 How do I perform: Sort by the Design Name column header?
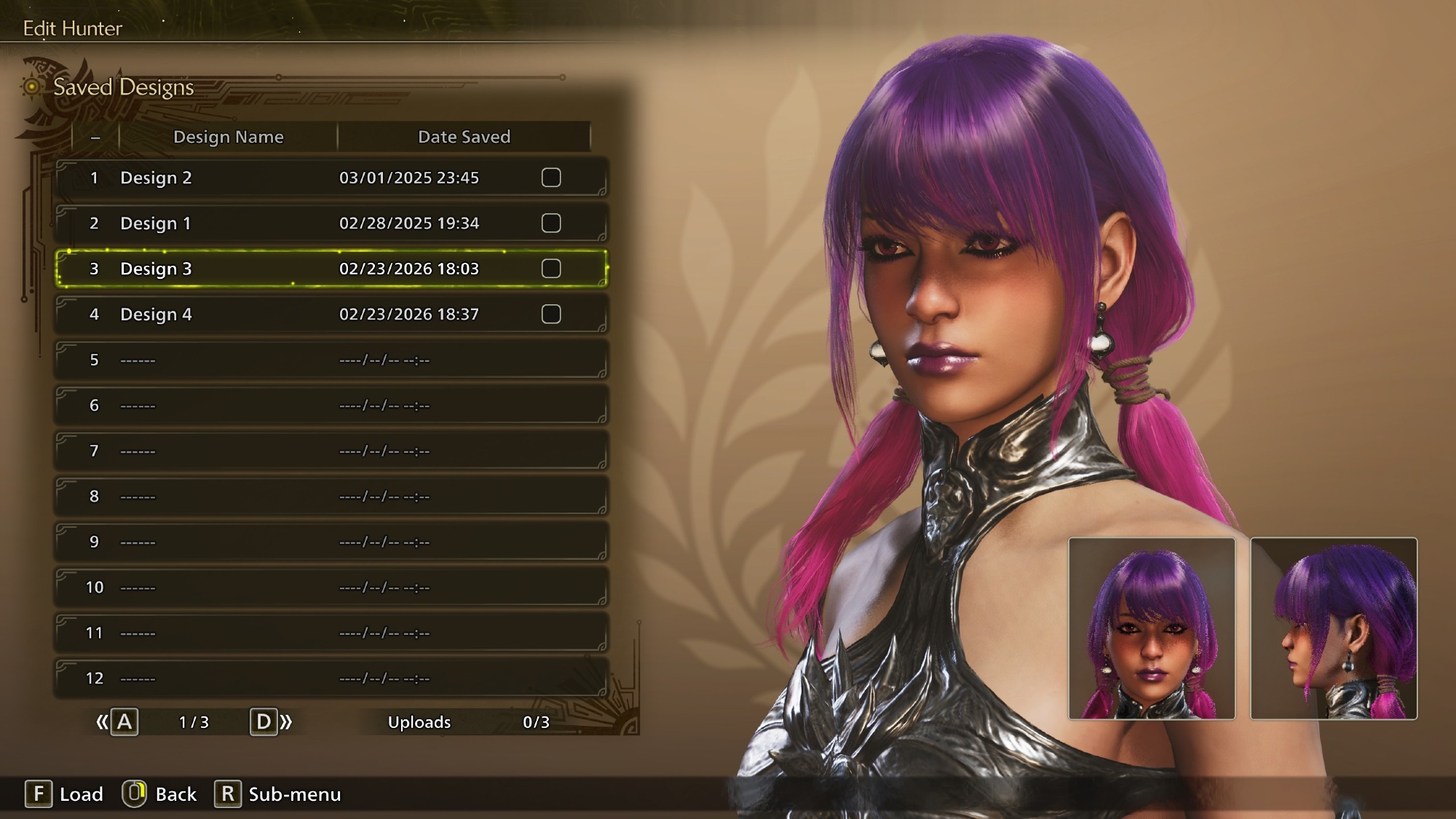pos(228,137)
